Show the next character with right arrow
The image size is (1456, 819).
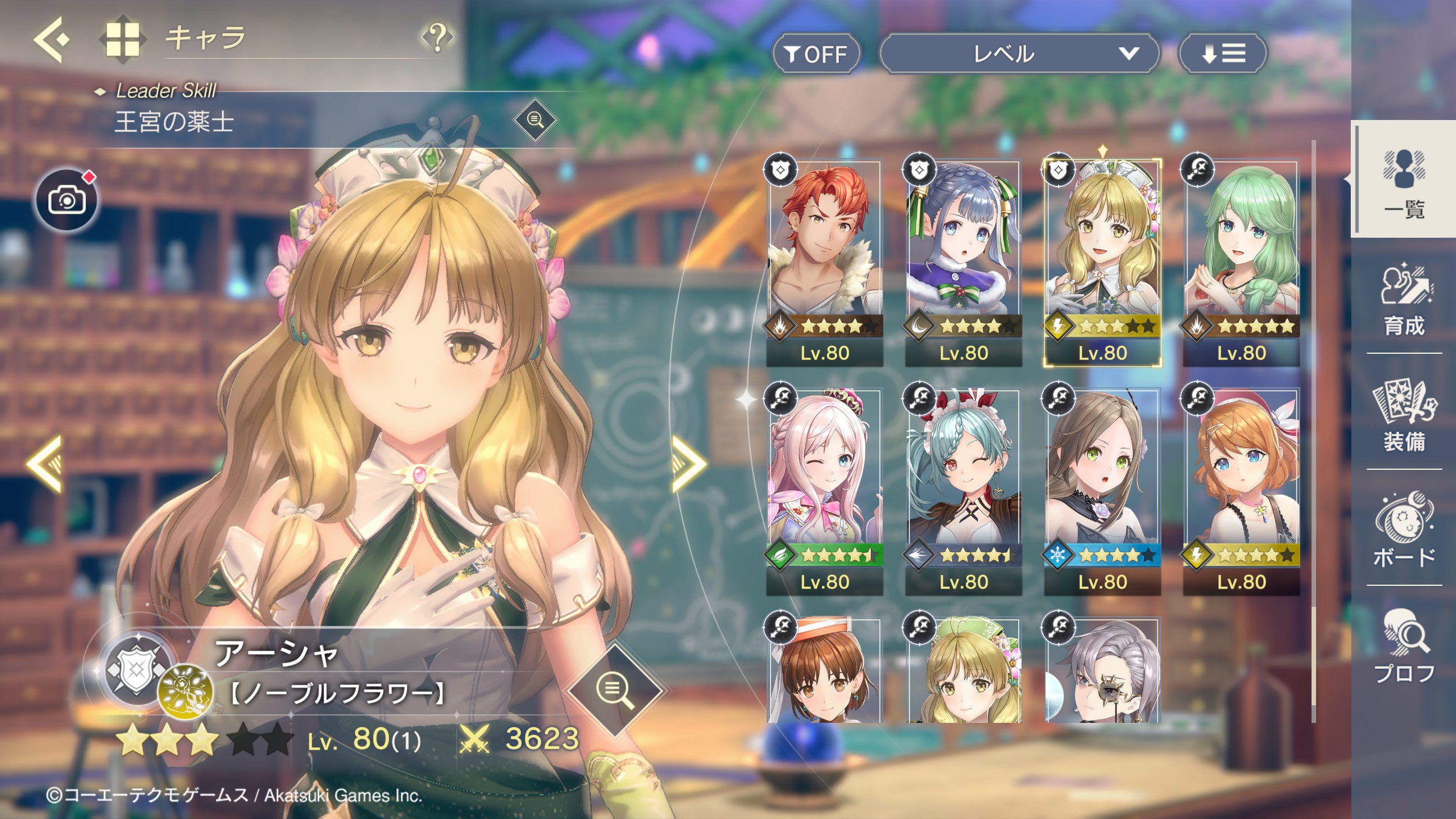click(689, 464)
